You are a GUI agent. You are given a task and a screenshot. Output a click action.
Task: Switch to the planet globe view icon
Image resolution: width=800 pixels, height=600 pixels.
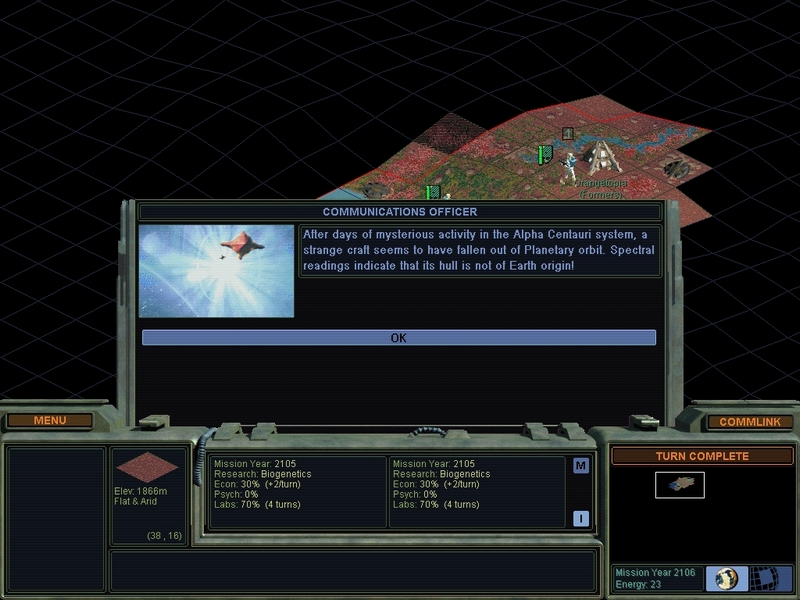point(727,578)
